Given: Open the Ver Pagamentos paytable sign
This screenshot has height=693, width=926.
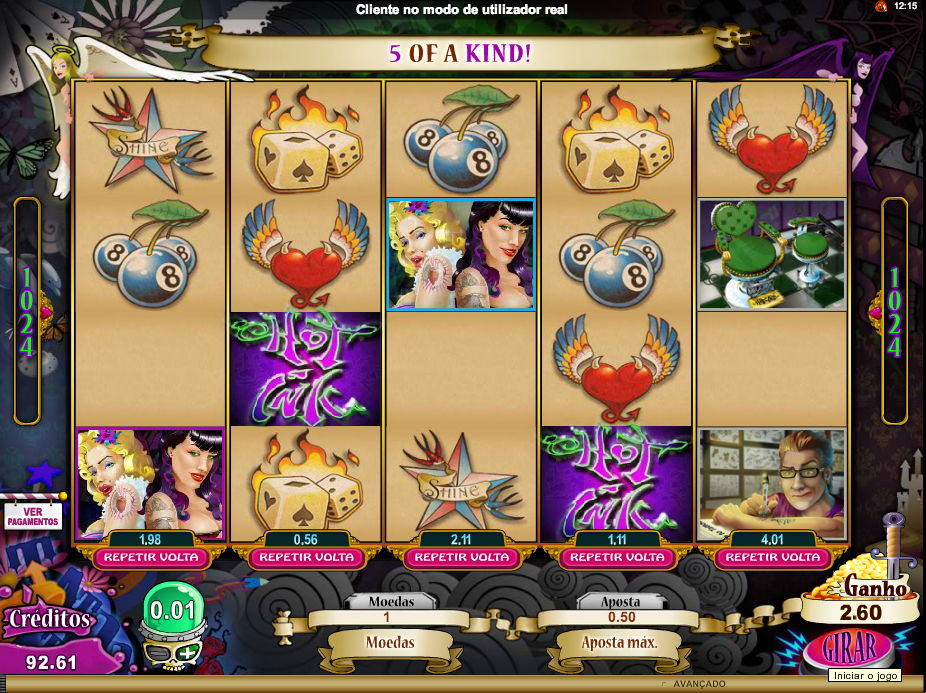Looking at the screenshot, I should pyautogui.click(x=33, y=515).
